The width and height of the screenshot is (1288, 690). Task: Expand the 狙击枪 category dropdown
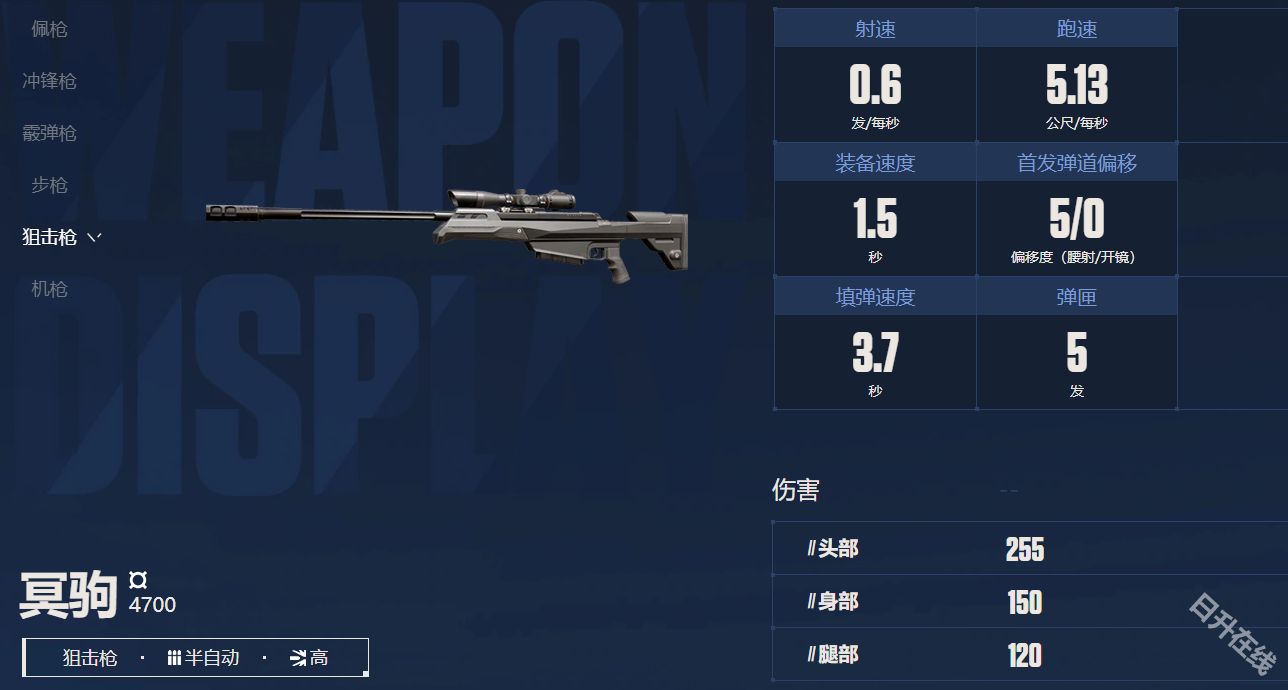click(x=62, y=237)
